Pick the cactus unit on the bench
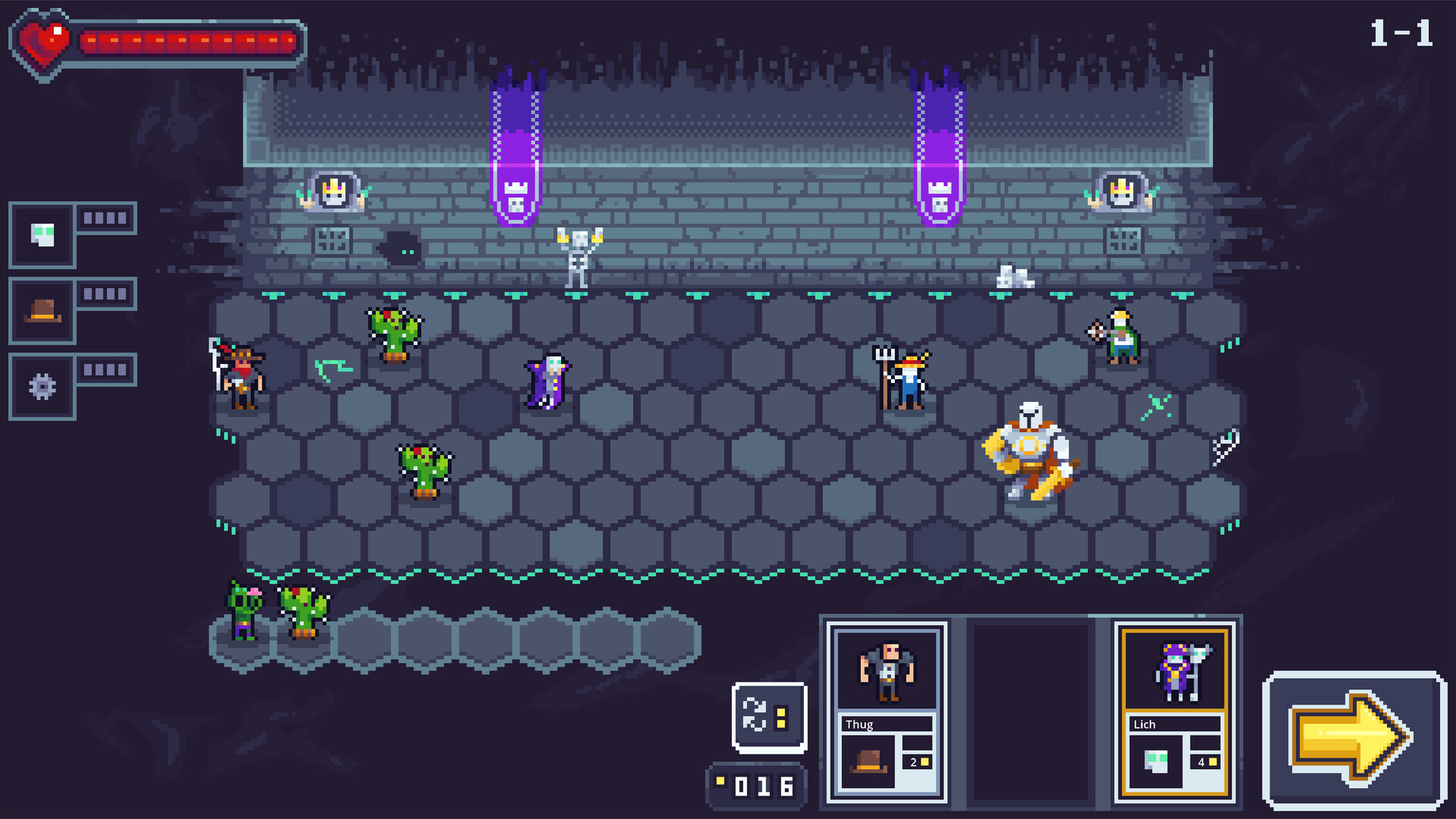The width and height of the screenshot is (1456, 819). (x=303, y=611)
